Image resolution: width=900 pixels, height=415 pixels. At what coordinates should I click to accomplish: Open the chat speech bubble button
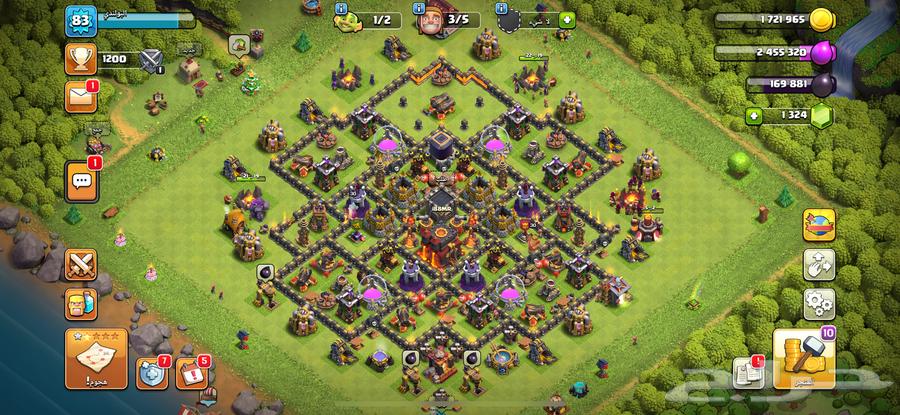coord(81,180)
